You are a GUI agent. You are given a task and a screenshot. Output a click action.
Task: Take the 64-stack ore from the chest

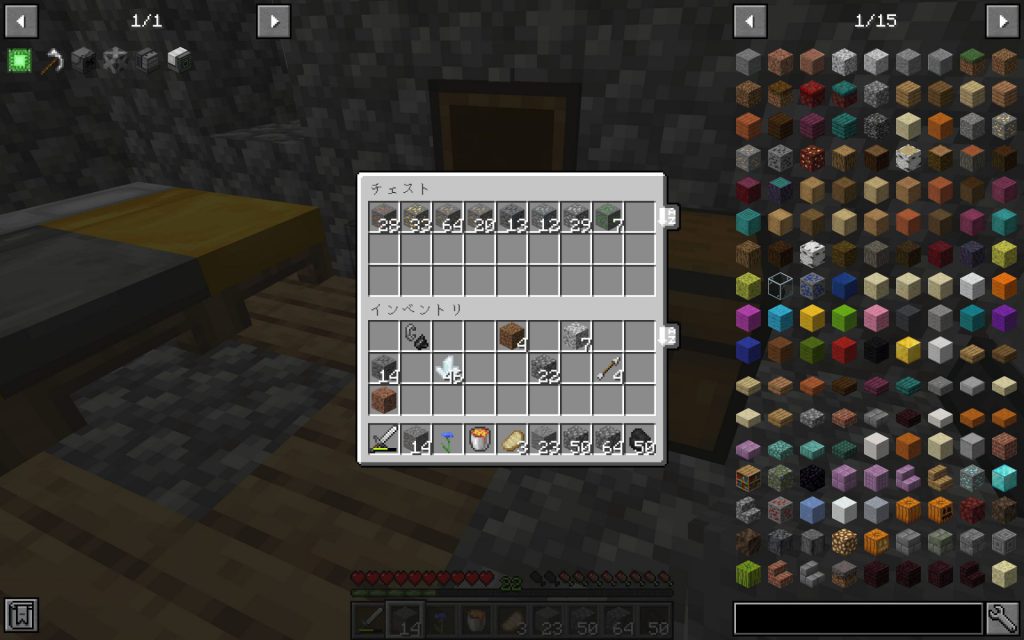pos(448,217)
